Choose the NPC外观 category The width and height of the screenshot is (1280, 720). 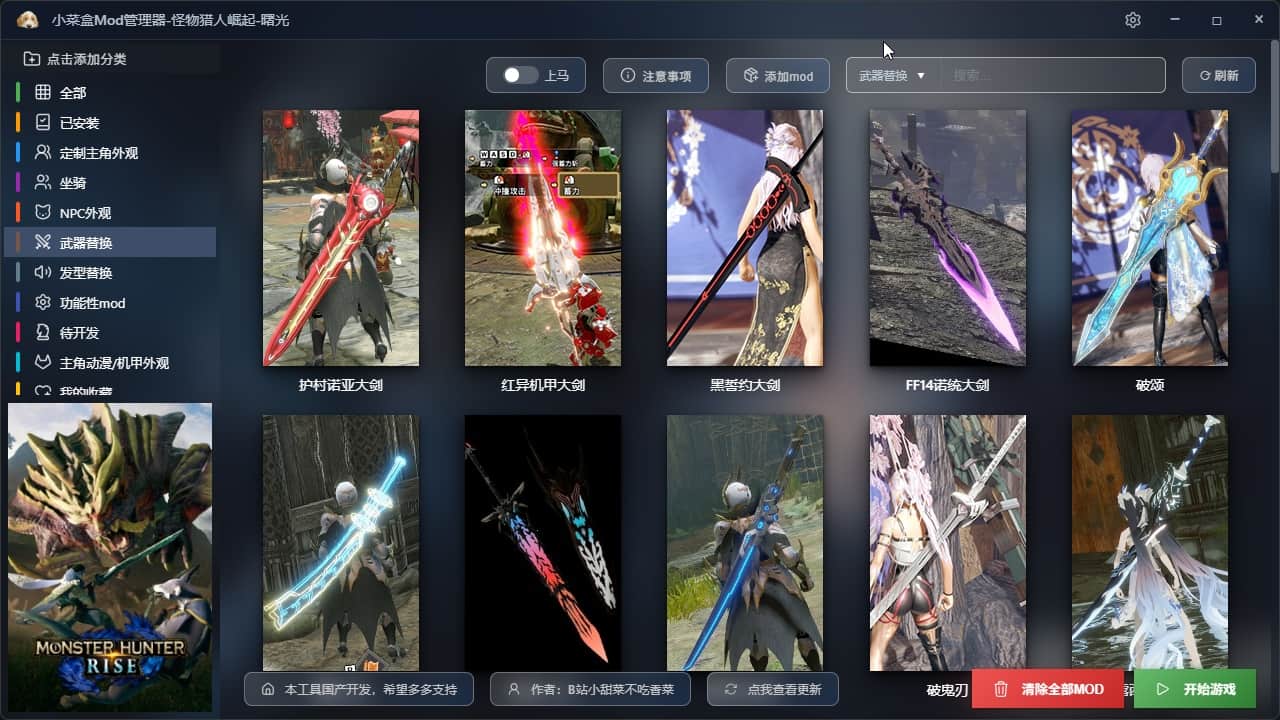coord(85,213)
